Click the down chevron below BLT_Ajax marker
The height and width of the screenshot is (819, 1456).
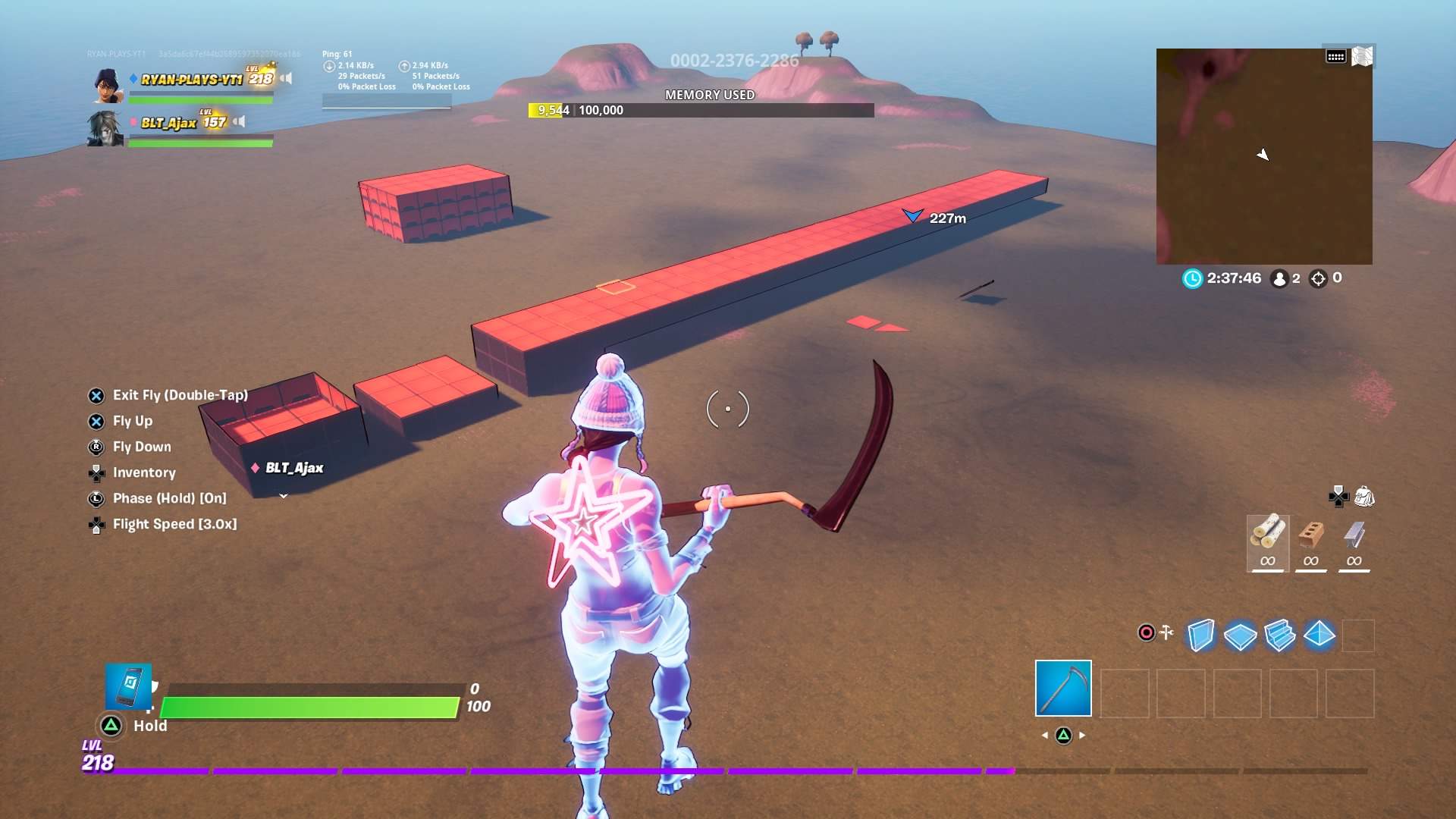tap(284, 494)
